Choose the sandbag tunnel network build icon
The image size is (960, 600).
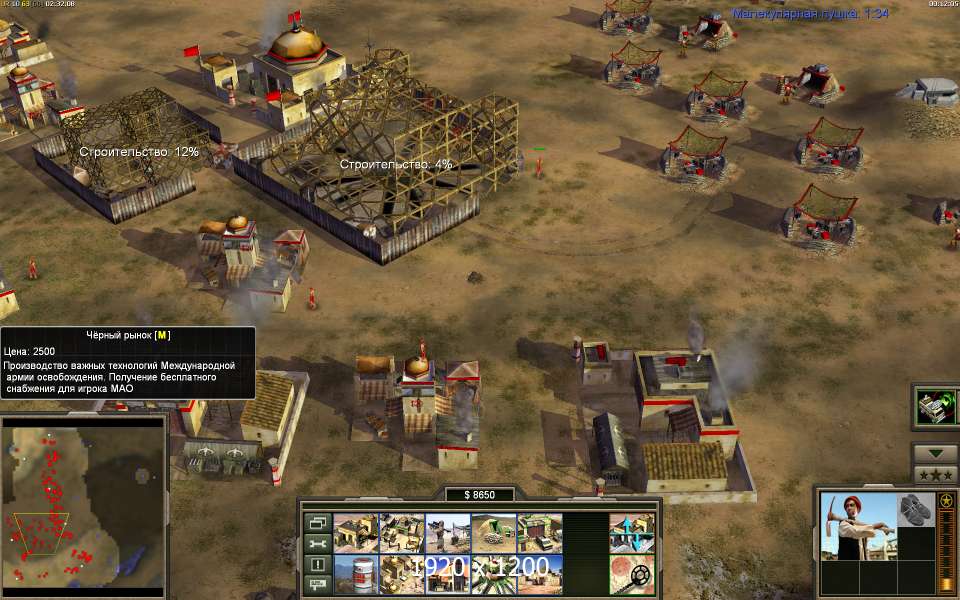494,533
